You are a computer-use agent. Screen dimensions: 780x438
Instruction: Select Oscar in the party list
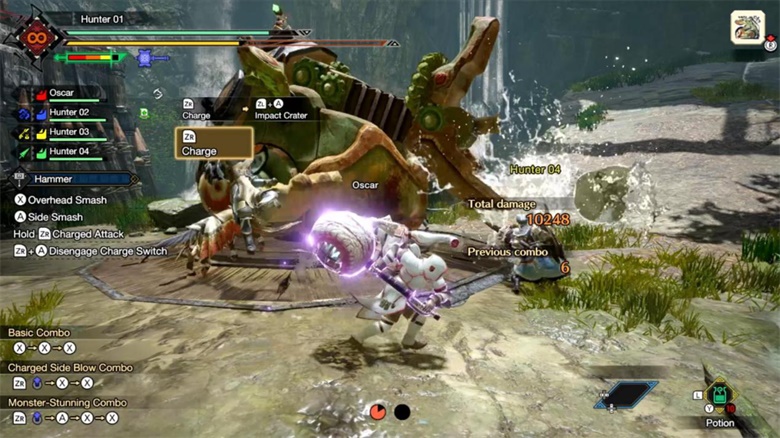[x=63, y=94]
